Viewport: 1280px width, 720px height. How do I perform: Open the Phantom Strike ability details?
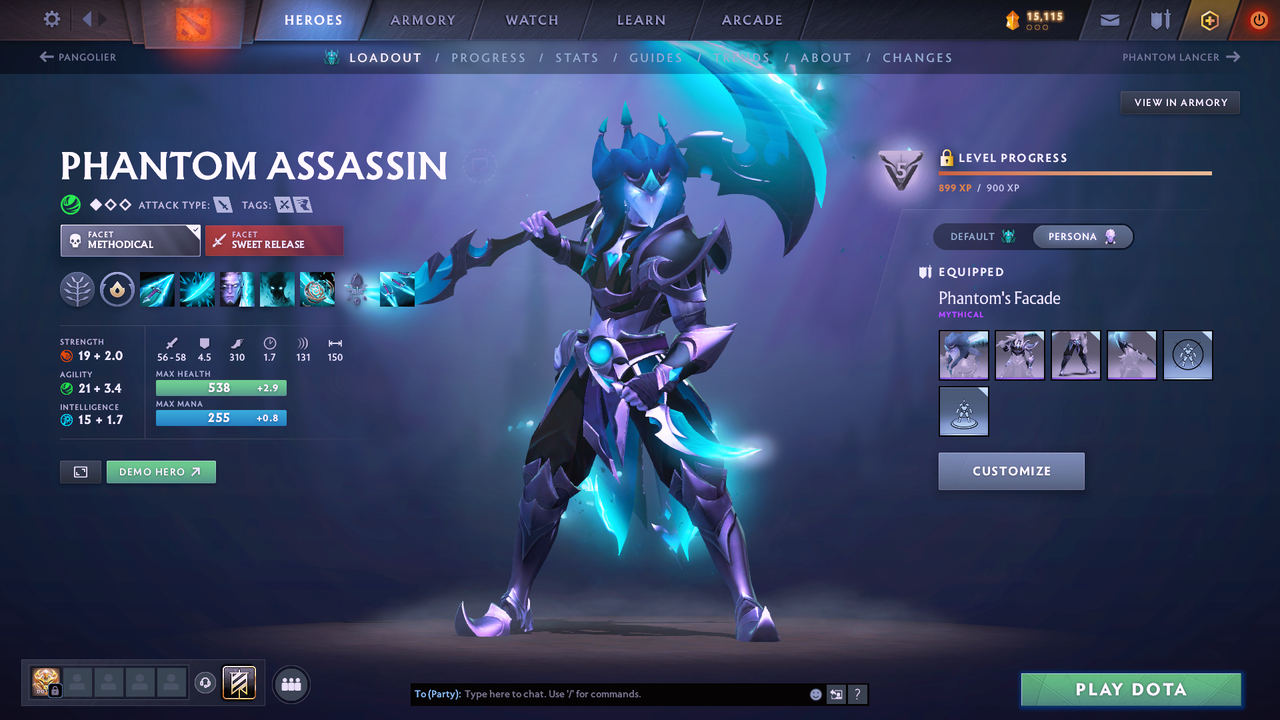197,289
